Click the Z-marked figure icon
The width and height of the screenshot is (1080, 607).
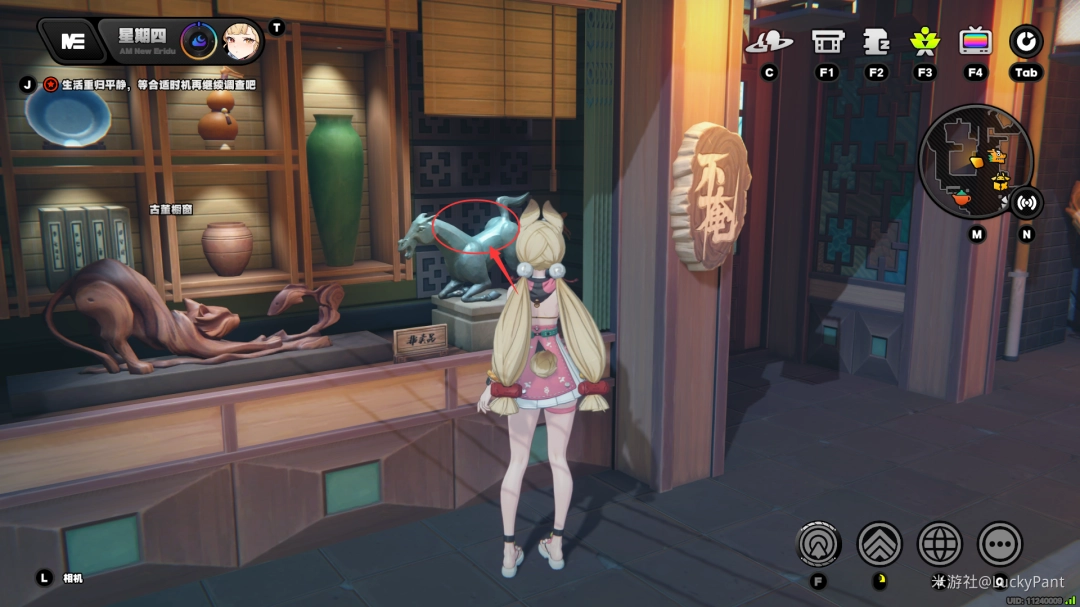876,42
